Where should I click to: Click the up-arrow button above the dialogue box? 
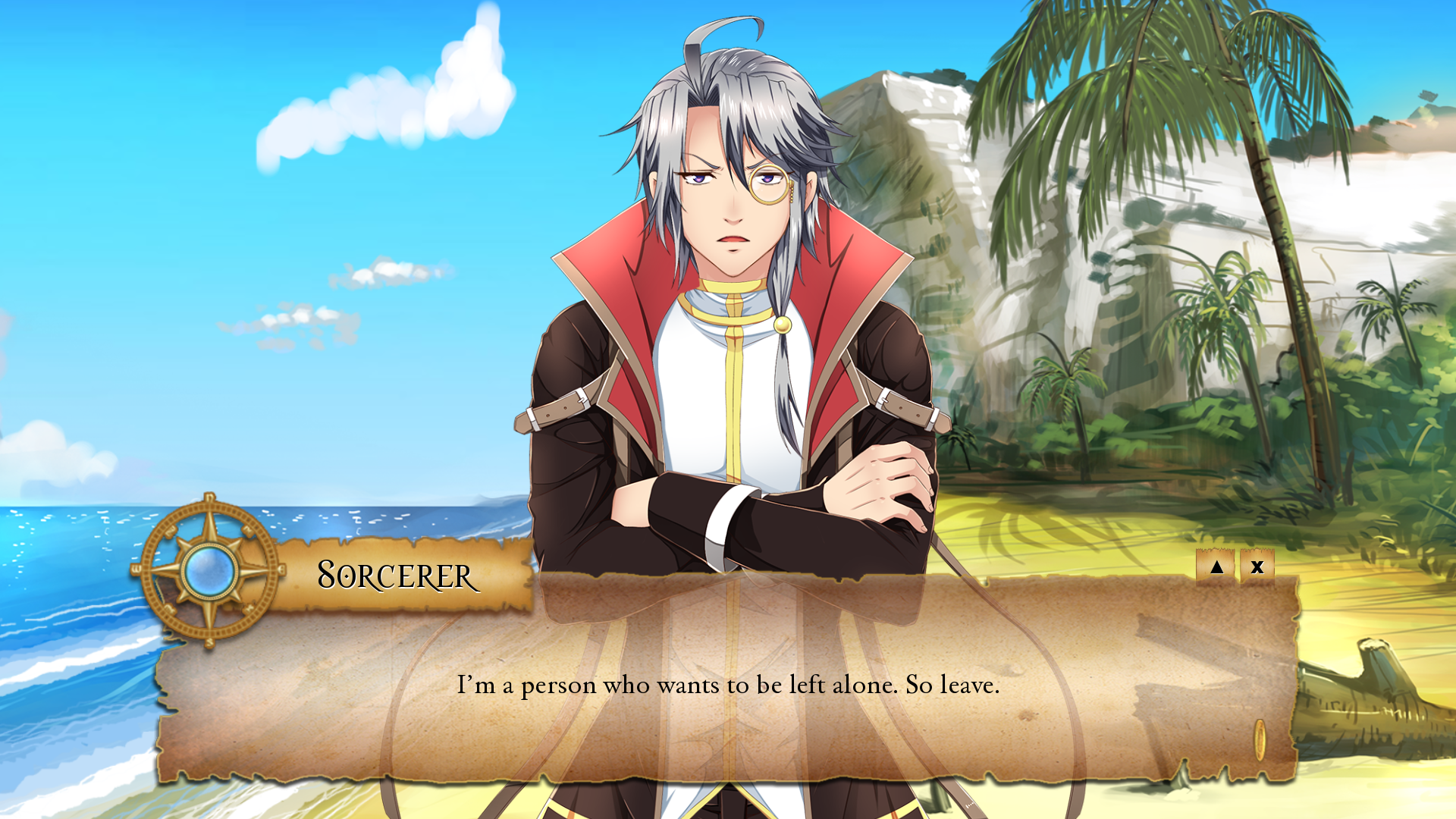point(1216,566)
